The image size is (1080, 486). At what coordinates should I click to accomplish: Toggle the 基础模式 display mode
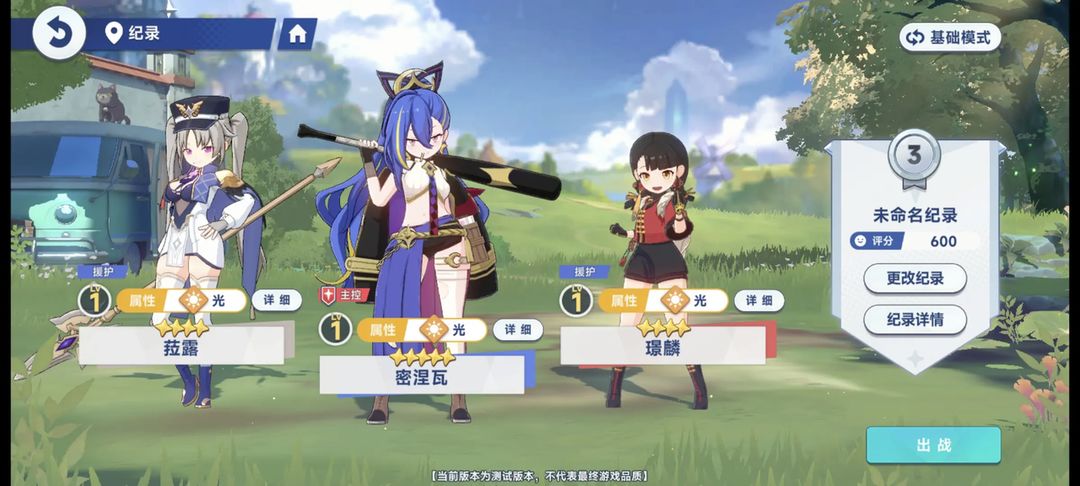(x=950, y=38)
